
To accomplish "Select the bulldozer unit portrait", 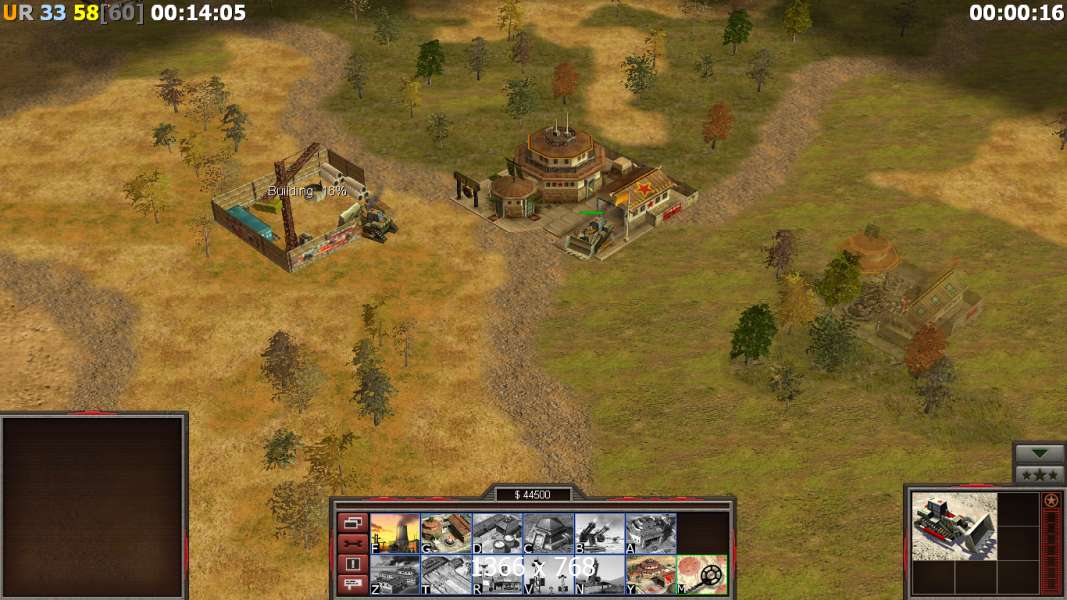I will [x=954, y=525].
